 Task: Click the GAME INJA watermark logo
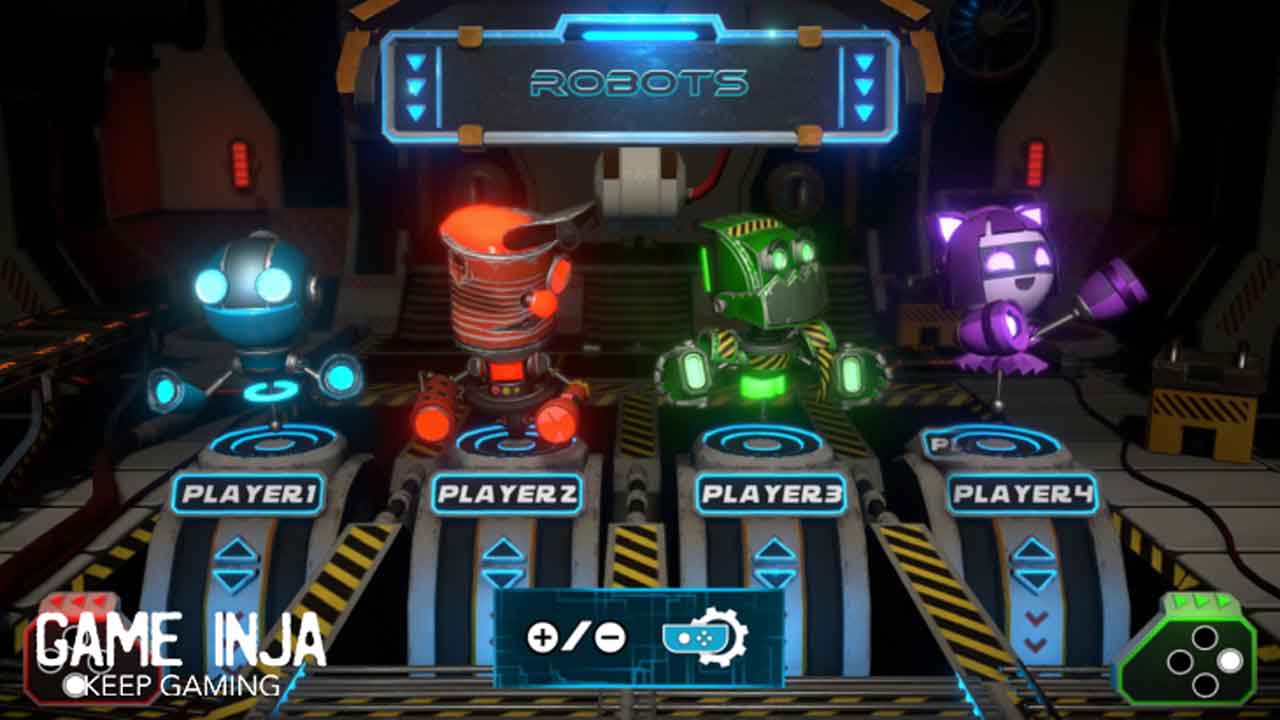(180, 650)
